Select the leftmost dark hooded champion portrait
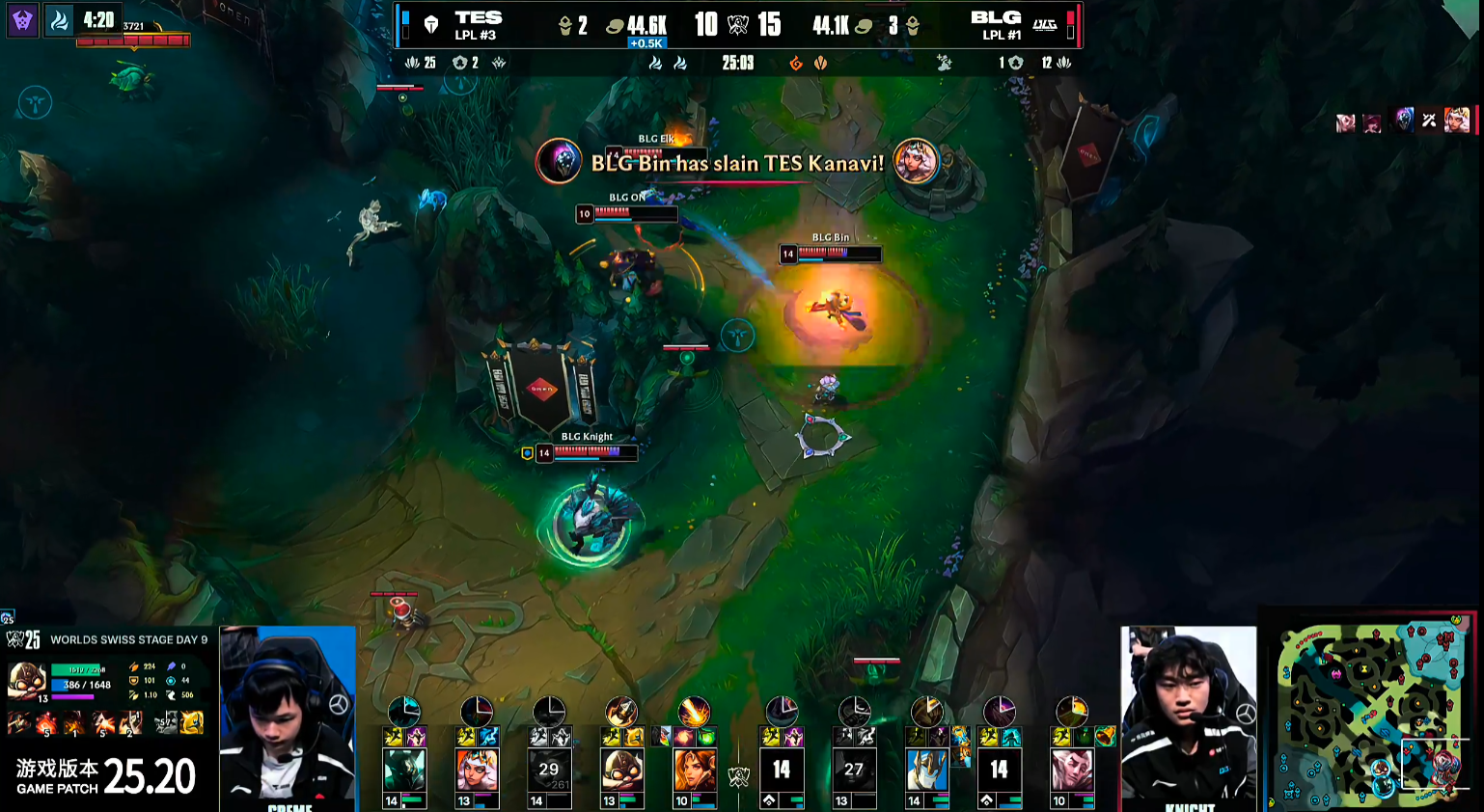The image size is (1484, 812). (404, 771)
